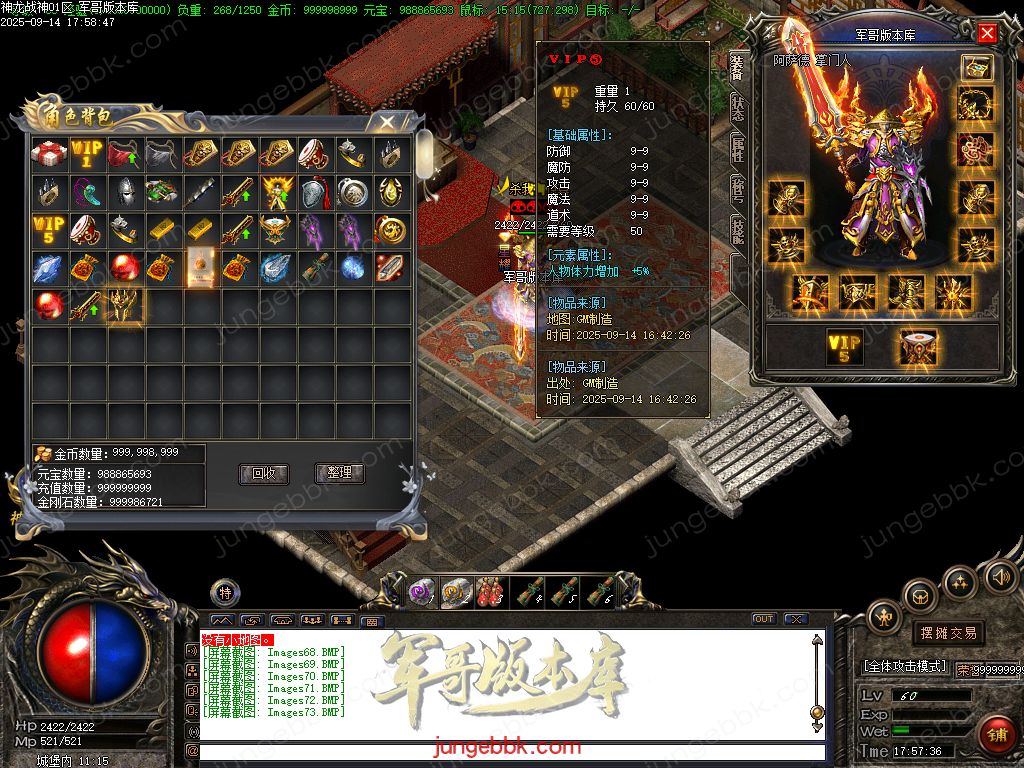Close the character backpack window
The height and width of the screenshot is (768, 1024).
pos(385,122)
